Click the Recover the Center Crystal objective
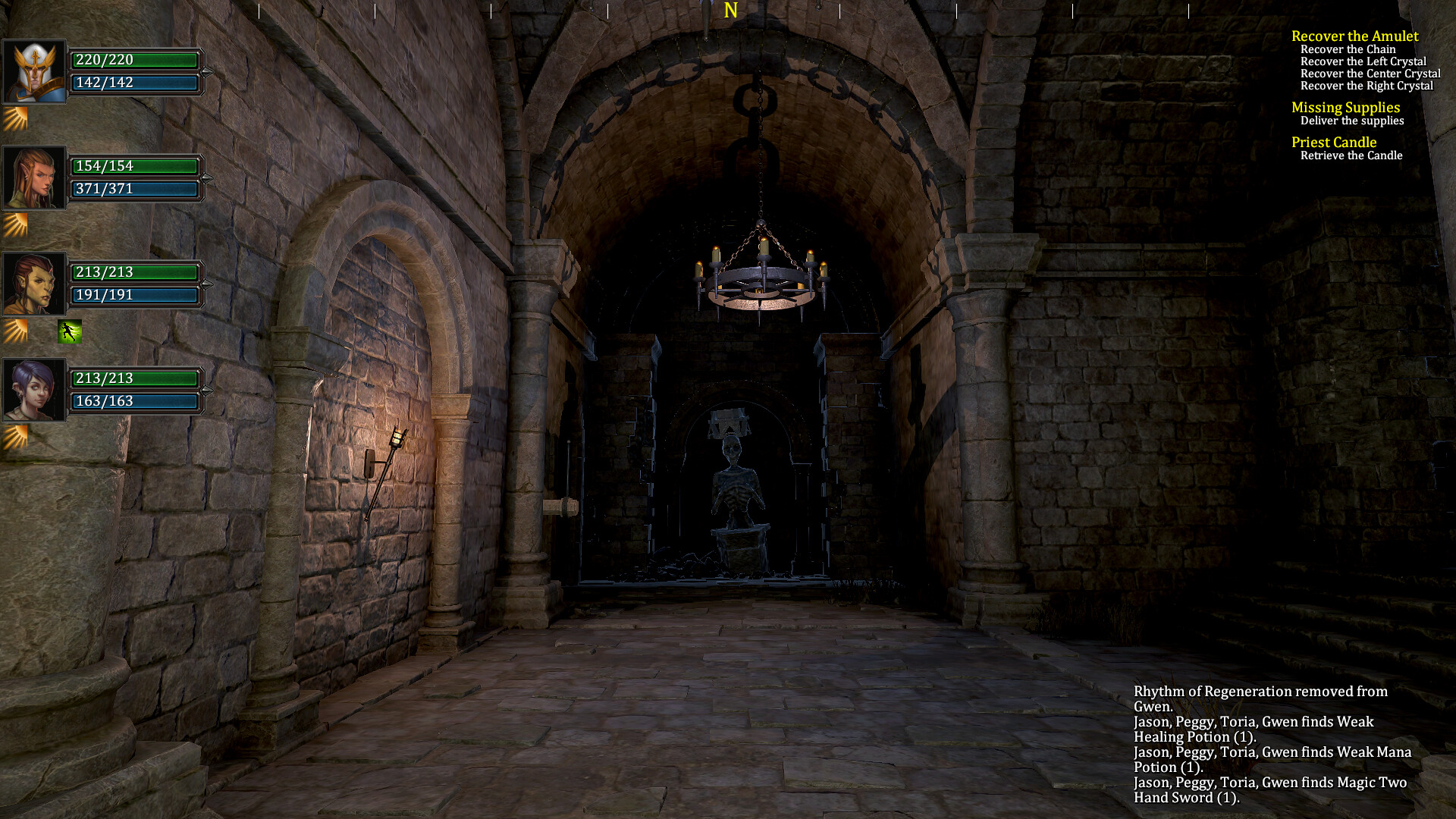 point(1370,73)
